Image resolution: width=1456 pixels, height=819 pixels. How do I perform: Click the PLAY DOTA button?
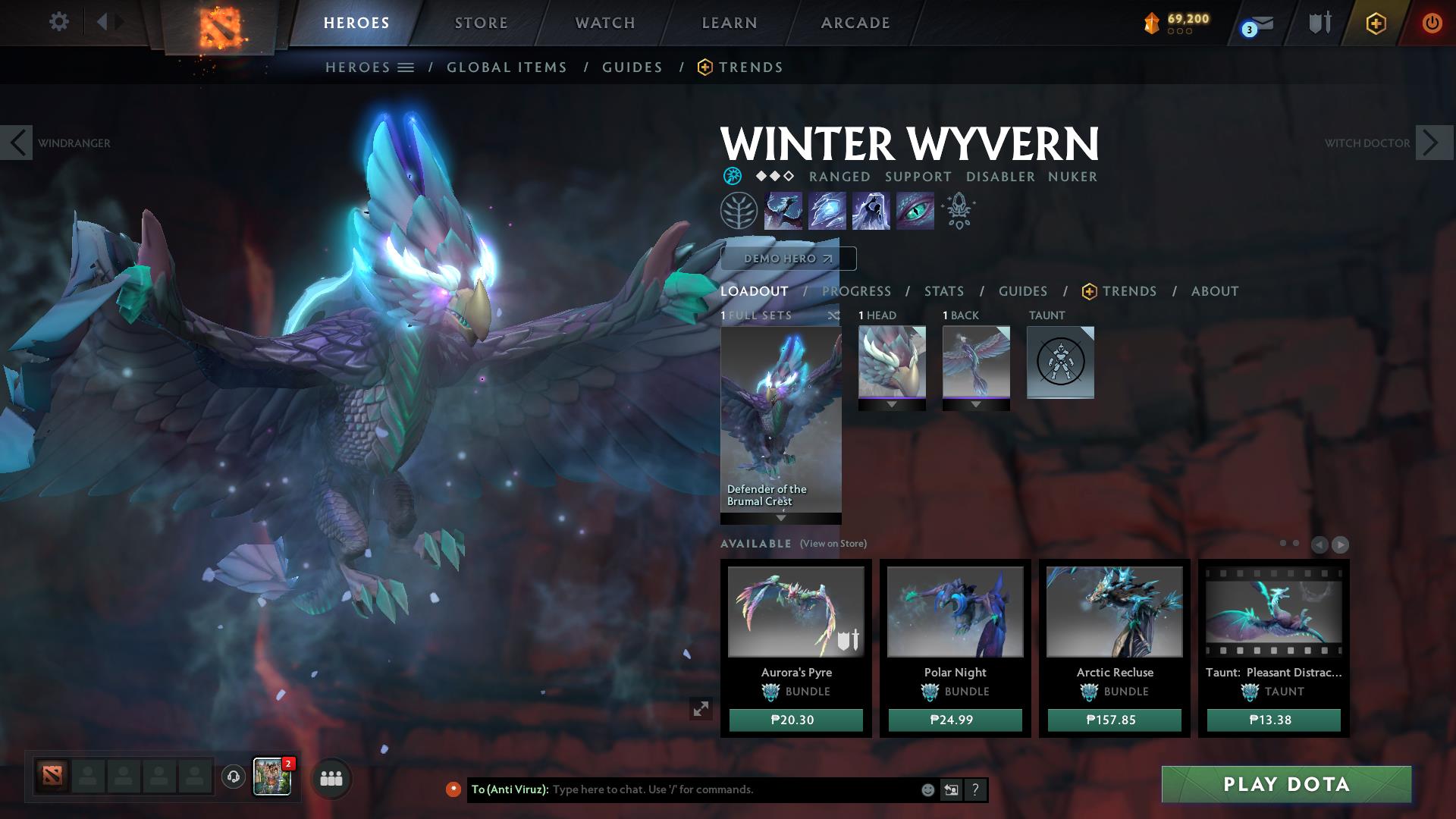[x=1286, y=784]
